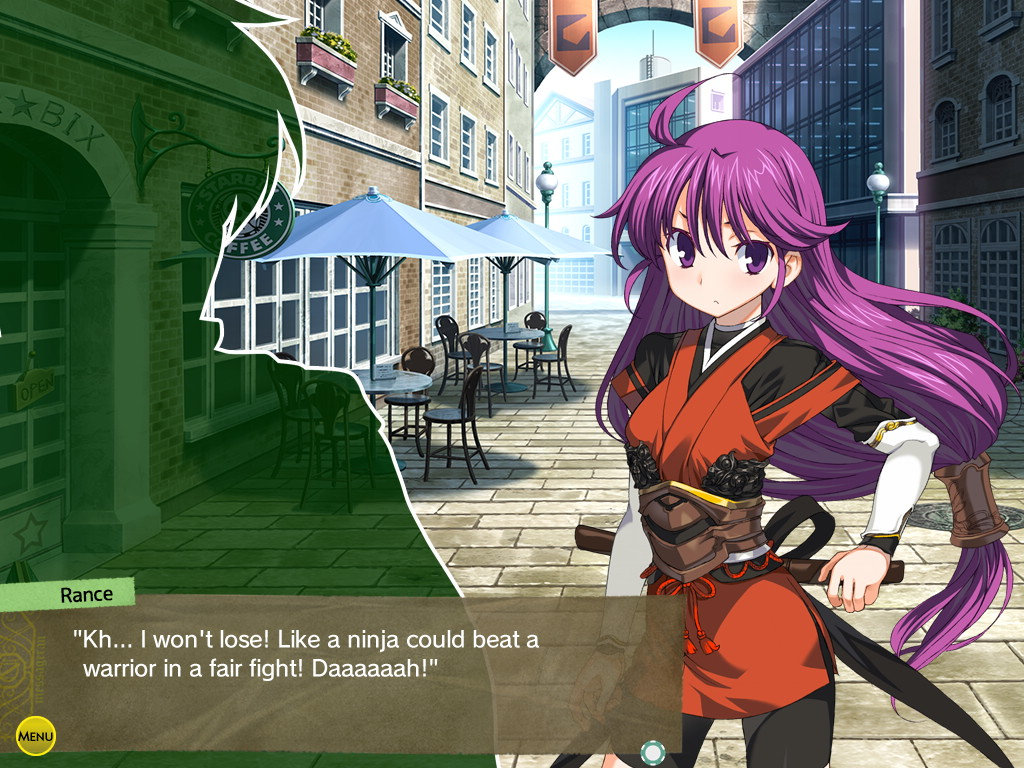Click the spinning advance-text indicator icon
Screen dimensions: 1024x768
652,751
